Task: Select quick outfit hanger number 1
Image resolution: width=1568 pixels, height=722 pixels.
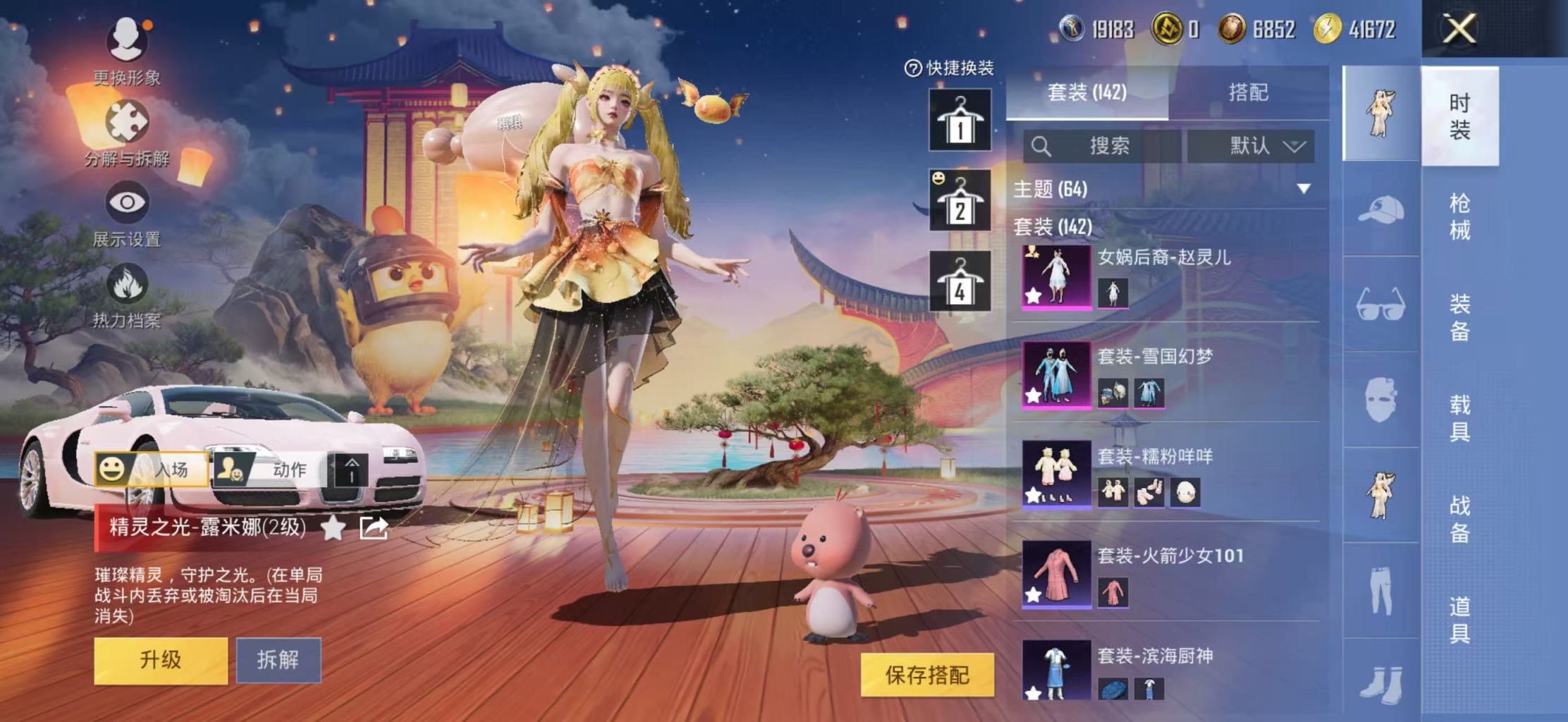Action: tap(960, 120)
